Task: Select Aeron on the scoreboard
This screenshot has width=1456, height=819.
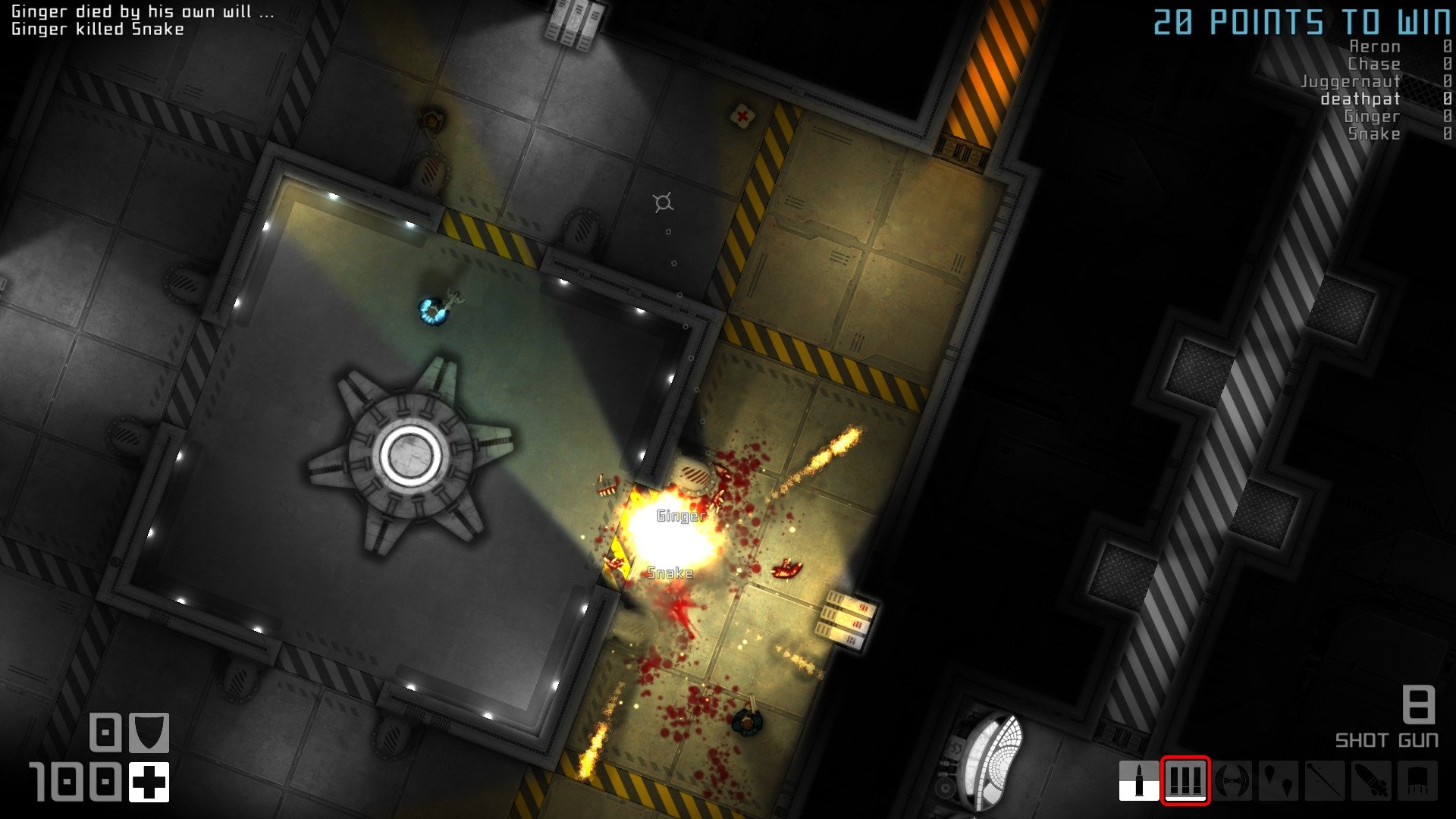Action: click(x=1374, y=46)
